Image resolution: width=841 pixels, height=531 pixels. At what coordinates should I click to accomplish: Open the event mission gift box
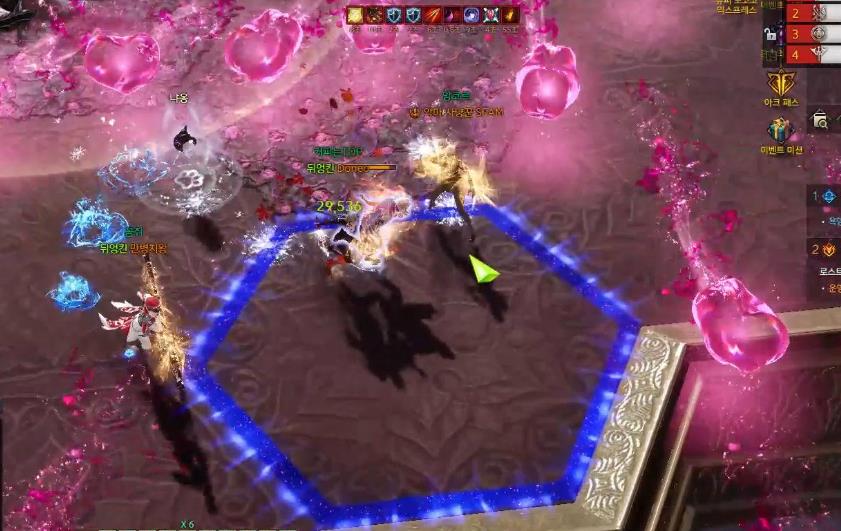780,131
